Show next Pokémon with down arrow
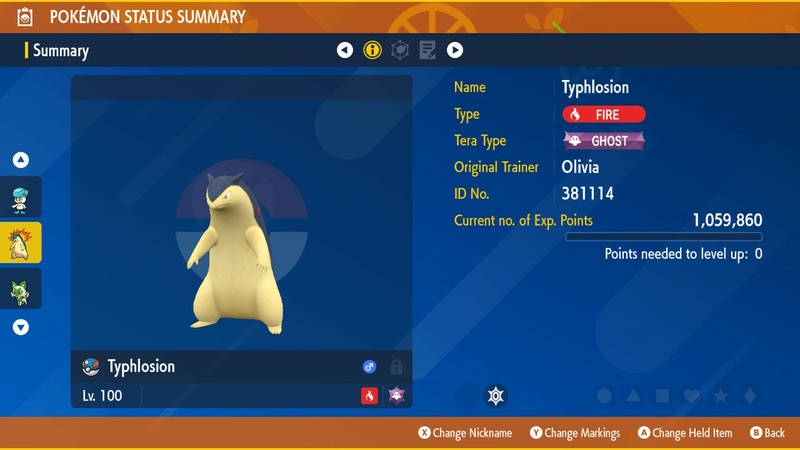The height and width of the screenshot is (450, 800). [21, 327]
